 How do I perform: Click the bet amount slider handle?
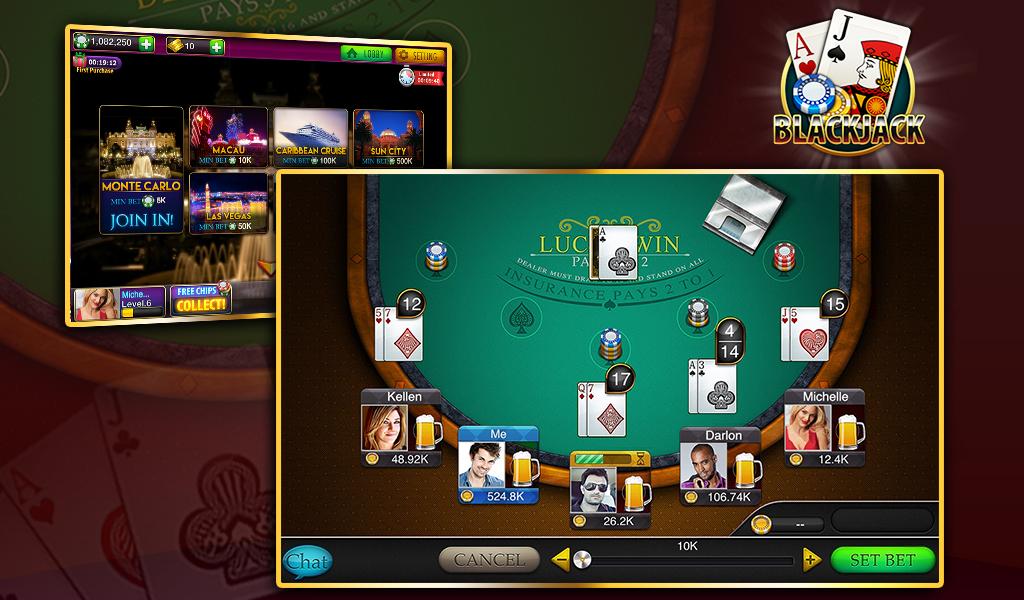[x=581, y=560]
